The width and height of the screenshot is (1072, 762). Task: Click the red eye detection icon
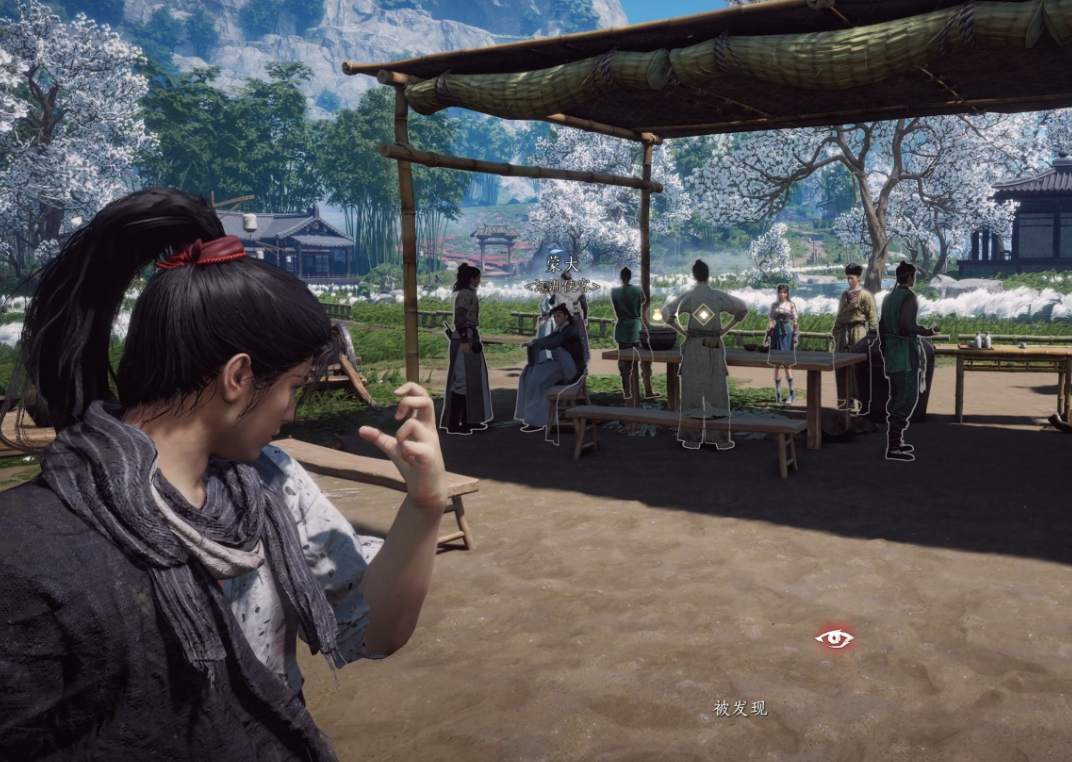[834, 638]
